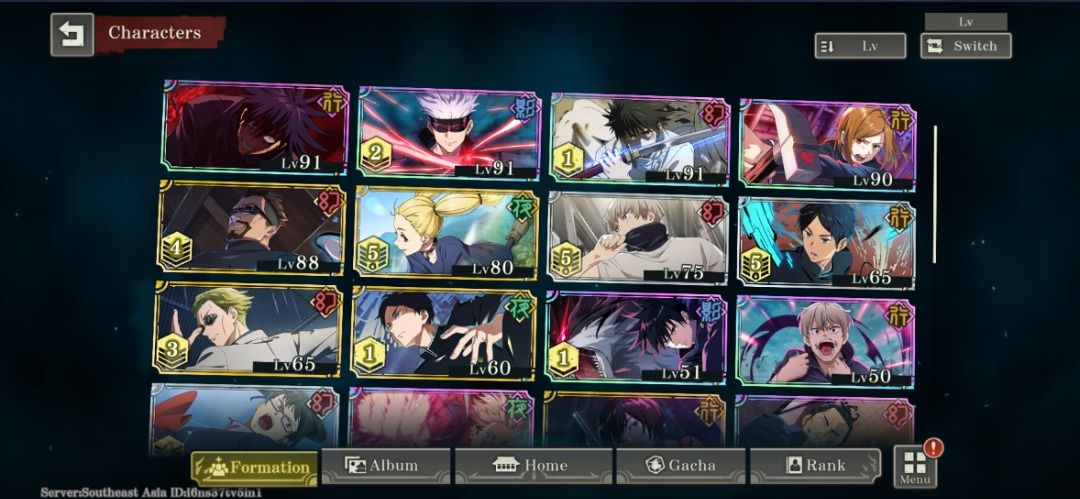Select the Lv50 shouting character card
1080x499 pixels.
tap(825, 341)
